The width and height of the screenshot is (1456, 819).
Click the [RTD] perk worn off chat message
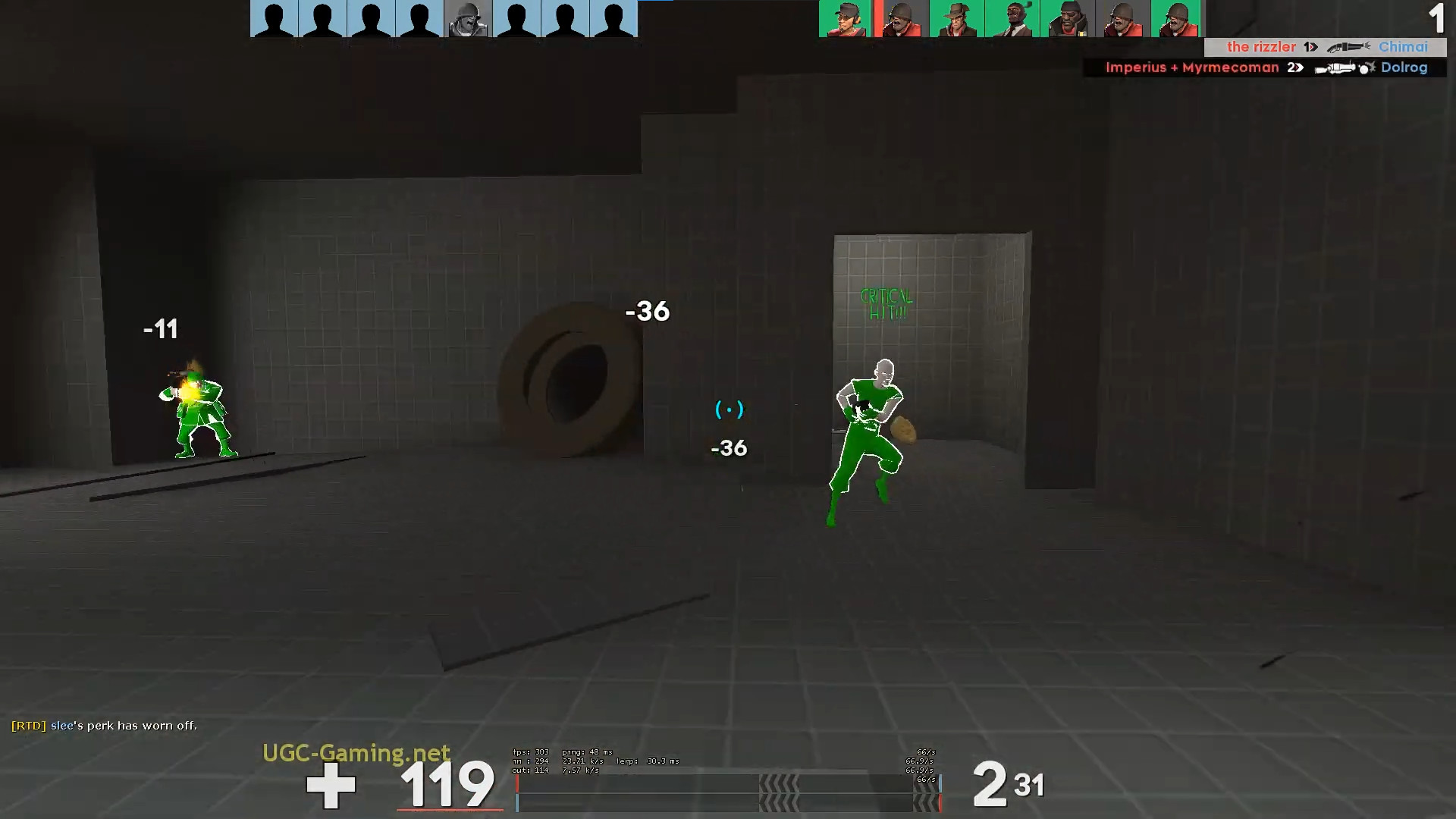tap(99, 725)
